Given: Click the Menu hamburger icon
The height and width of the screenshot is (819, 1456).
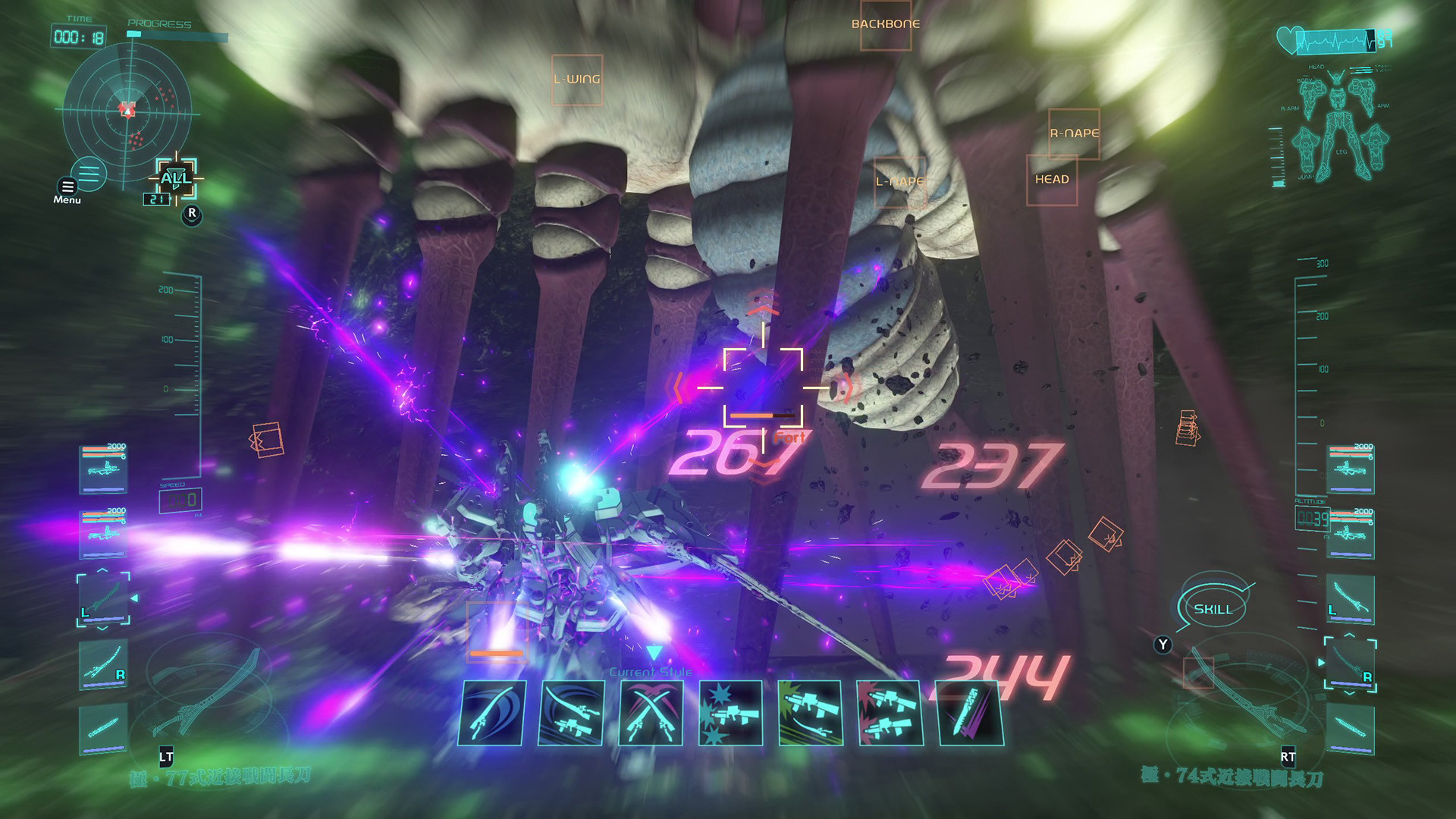Looking at the screenshot, I should 67,187.
